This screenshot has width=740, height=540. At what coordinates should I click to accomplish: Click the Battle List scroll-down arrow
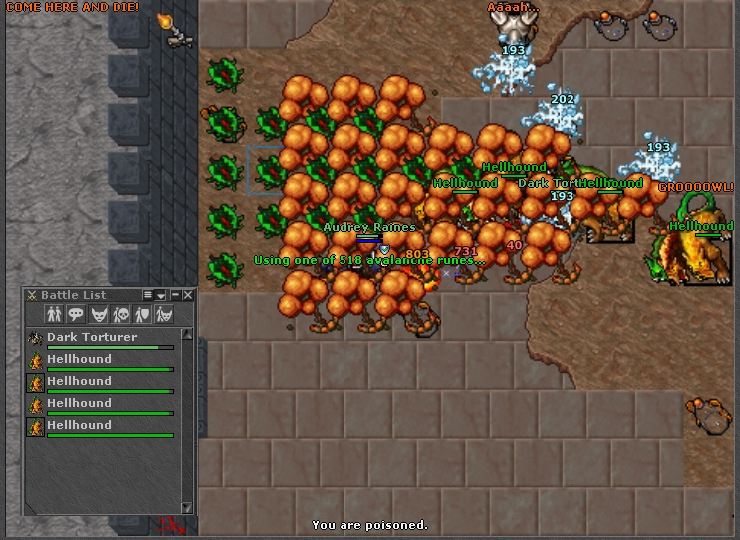click(x=187, y=507)
